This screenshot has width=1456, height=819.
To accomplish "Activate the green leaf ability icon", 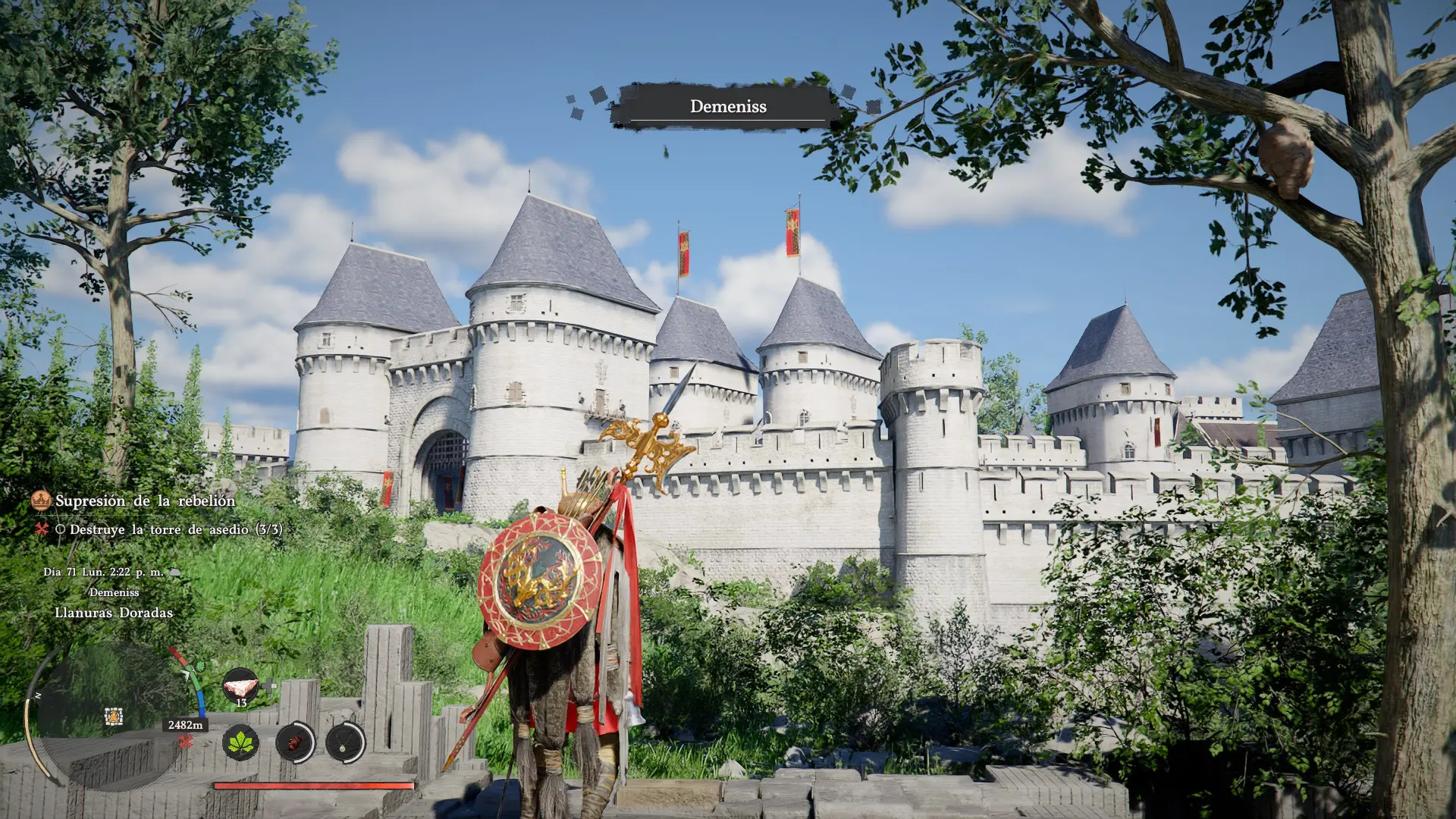I will pos(240,741).
